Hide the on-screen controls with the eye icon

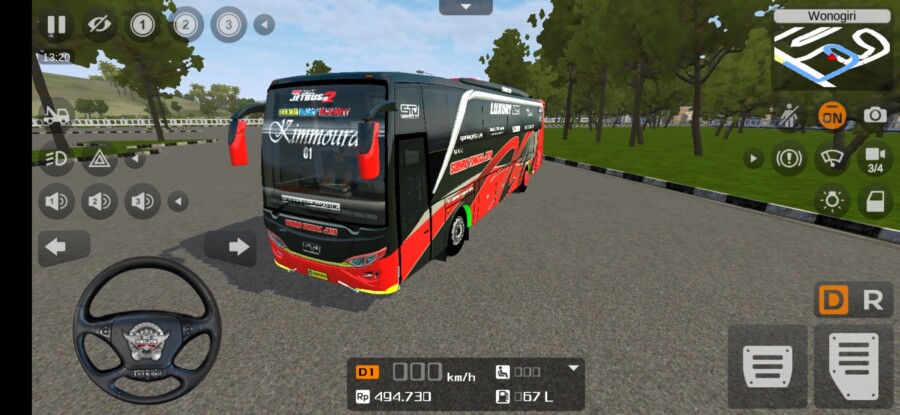coord(98,25)
